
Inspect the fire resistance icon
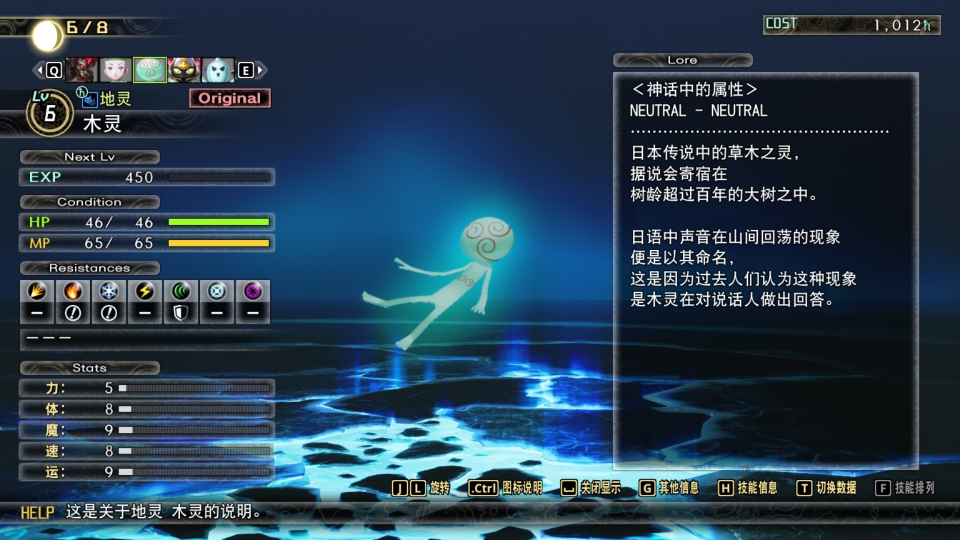coord(72,291)
